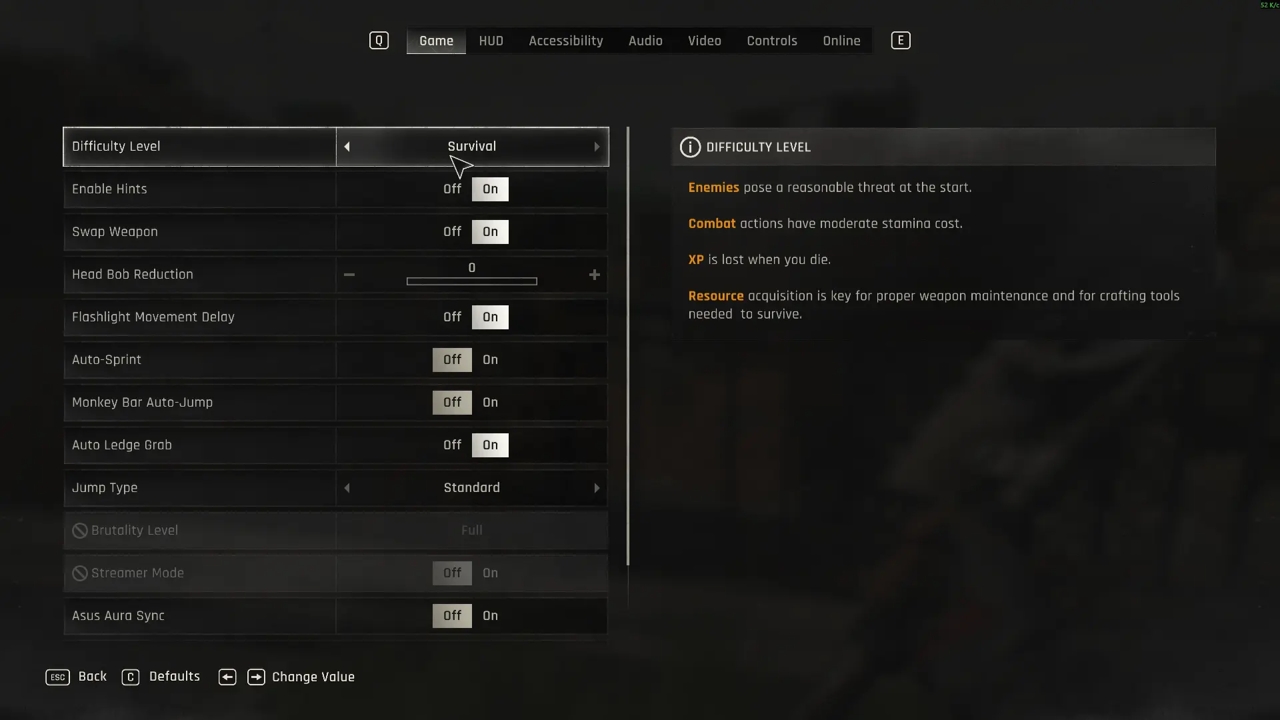Turn Asus Aura Sync on
The width and height of the screenshot is (1280, 720).
coord(490,616)
